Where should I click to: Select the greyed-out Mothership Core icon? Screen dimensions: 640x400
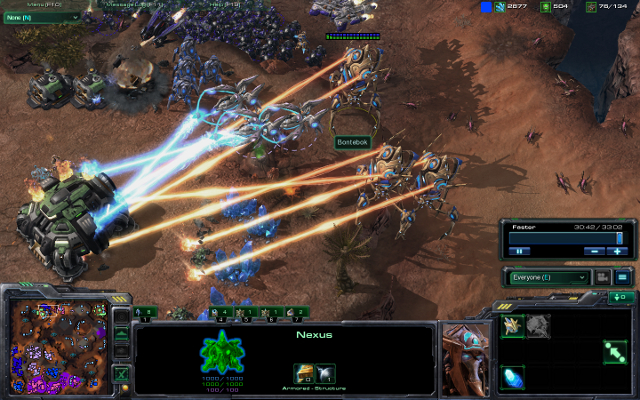(x=538, y=326)
